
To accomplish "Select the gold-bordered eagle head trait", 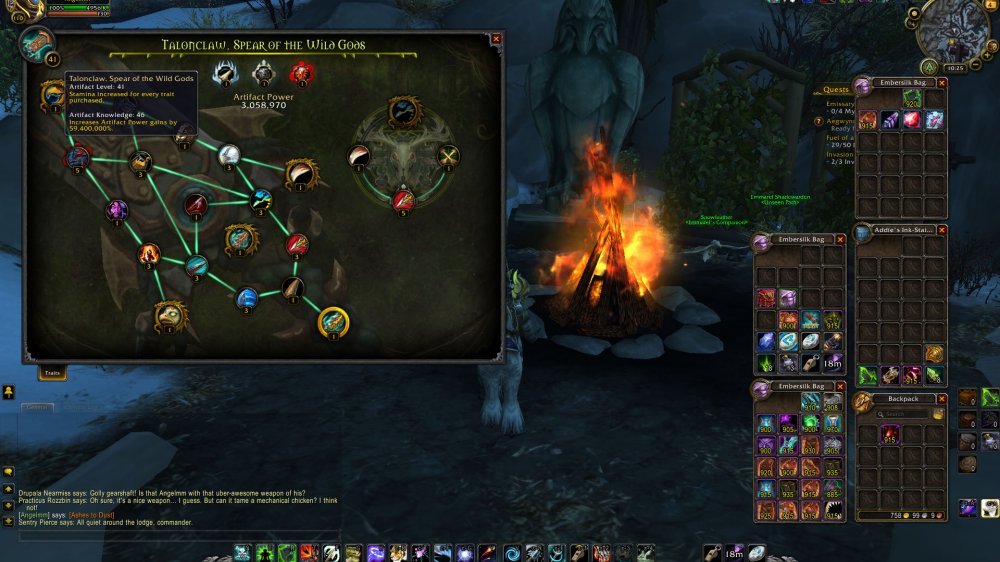I will [170, 316].
